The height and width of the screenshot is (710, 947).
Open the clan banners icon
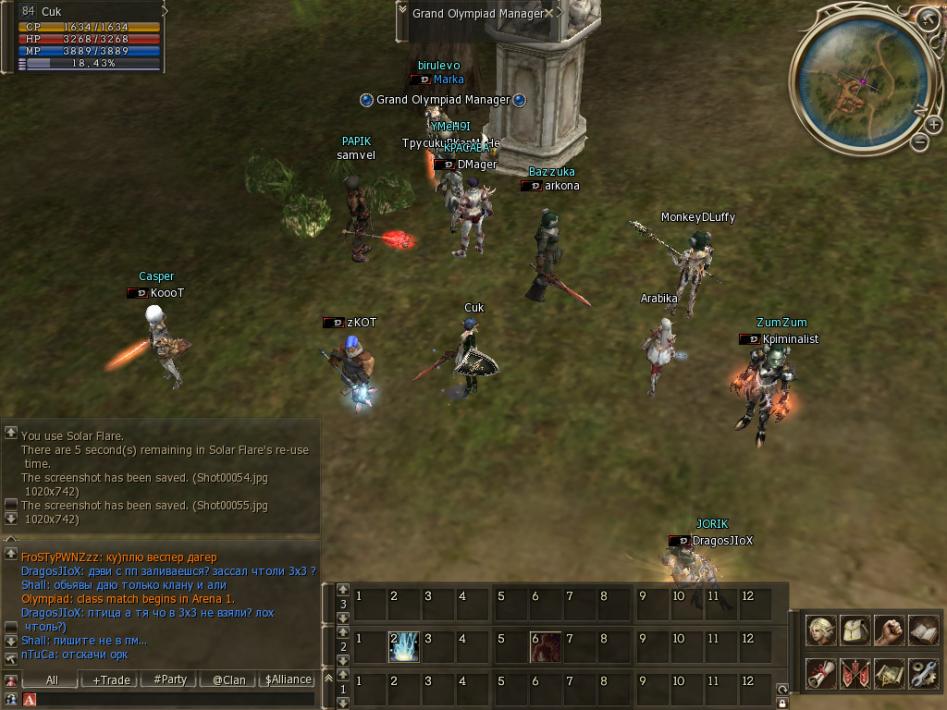pyautogui.click(x=855, y=673)
